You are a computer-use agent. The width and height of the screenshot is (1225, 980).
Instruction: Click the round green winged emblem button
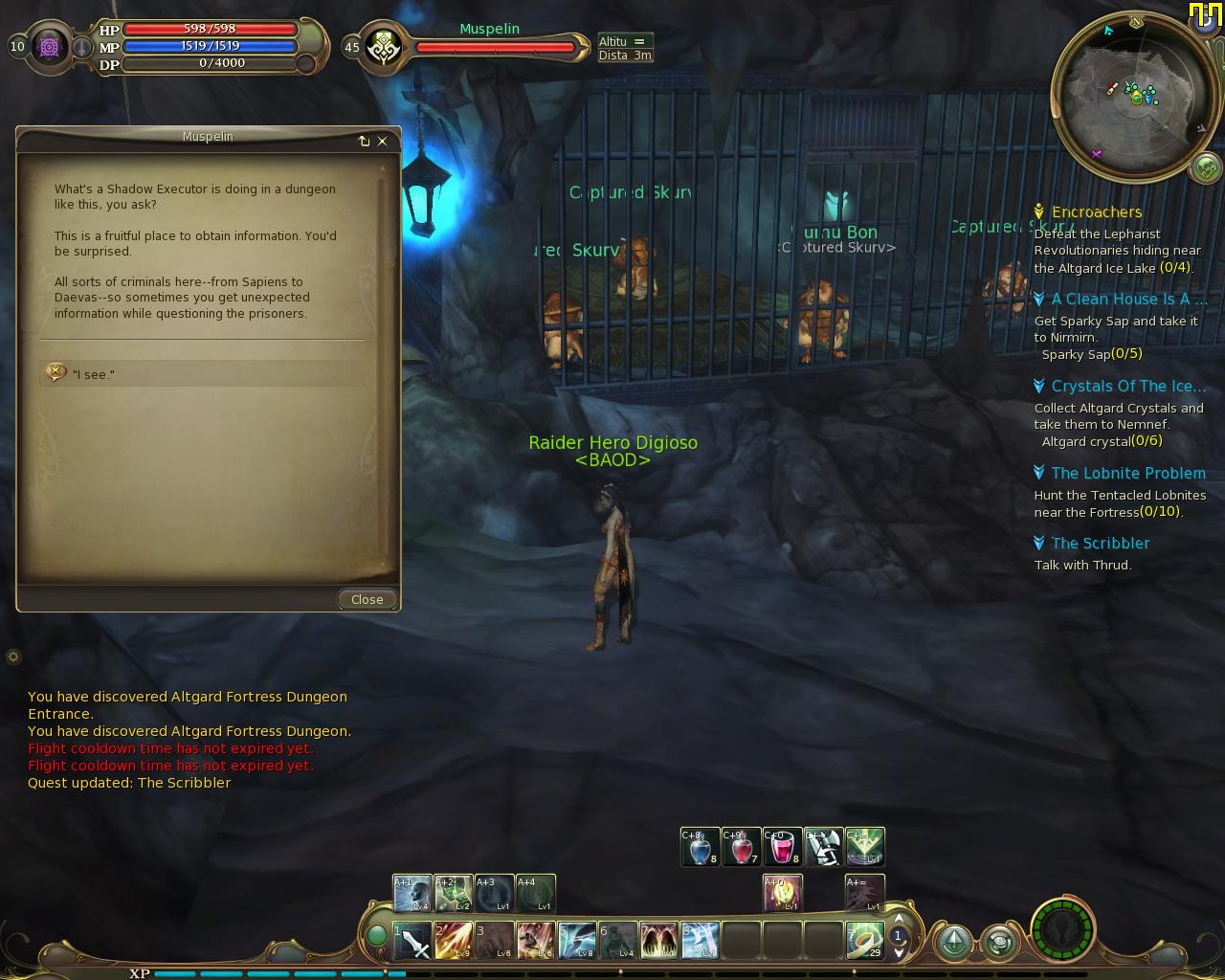point(1063,928)
